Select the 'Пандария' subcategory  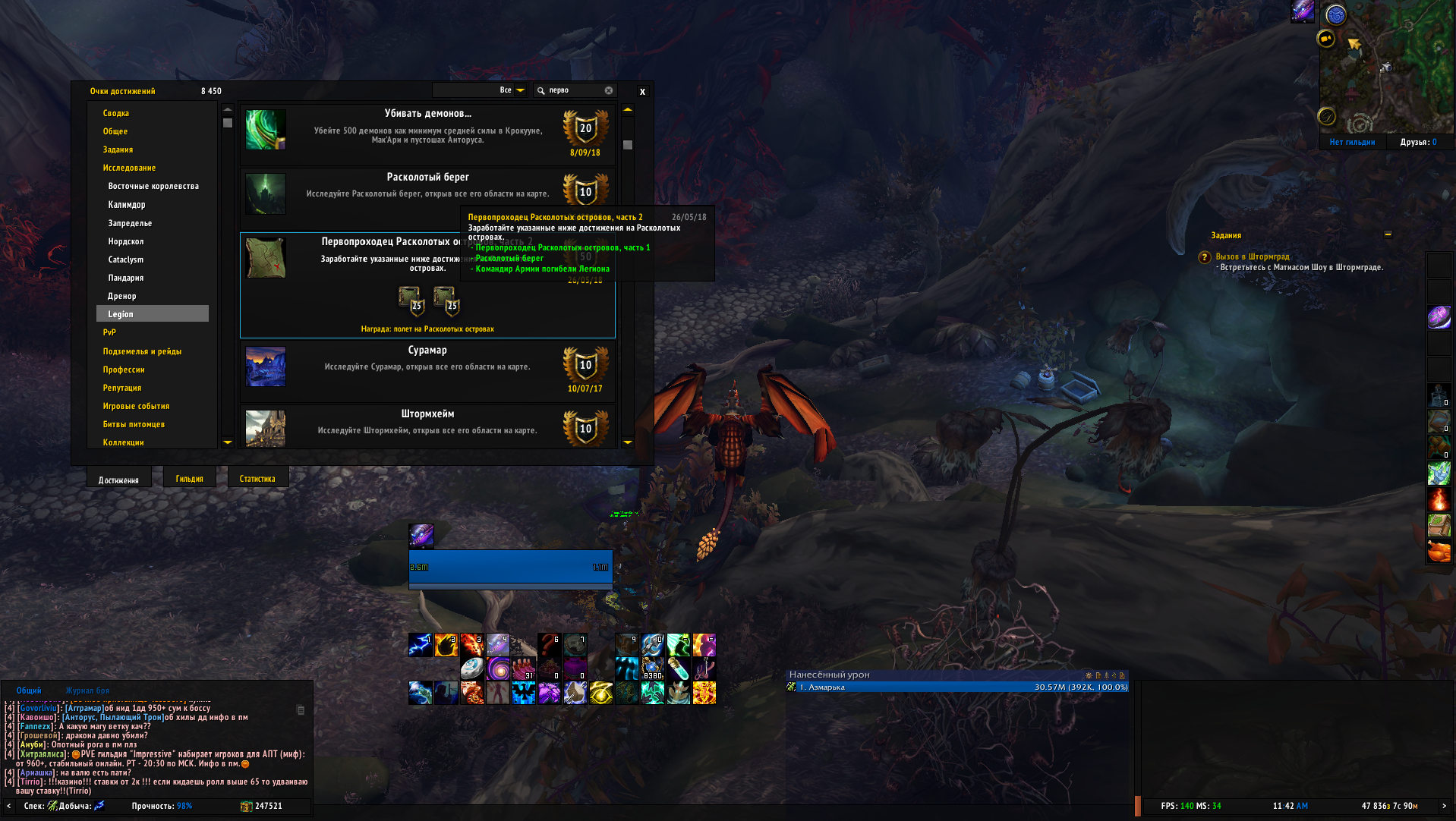[126, 278]
